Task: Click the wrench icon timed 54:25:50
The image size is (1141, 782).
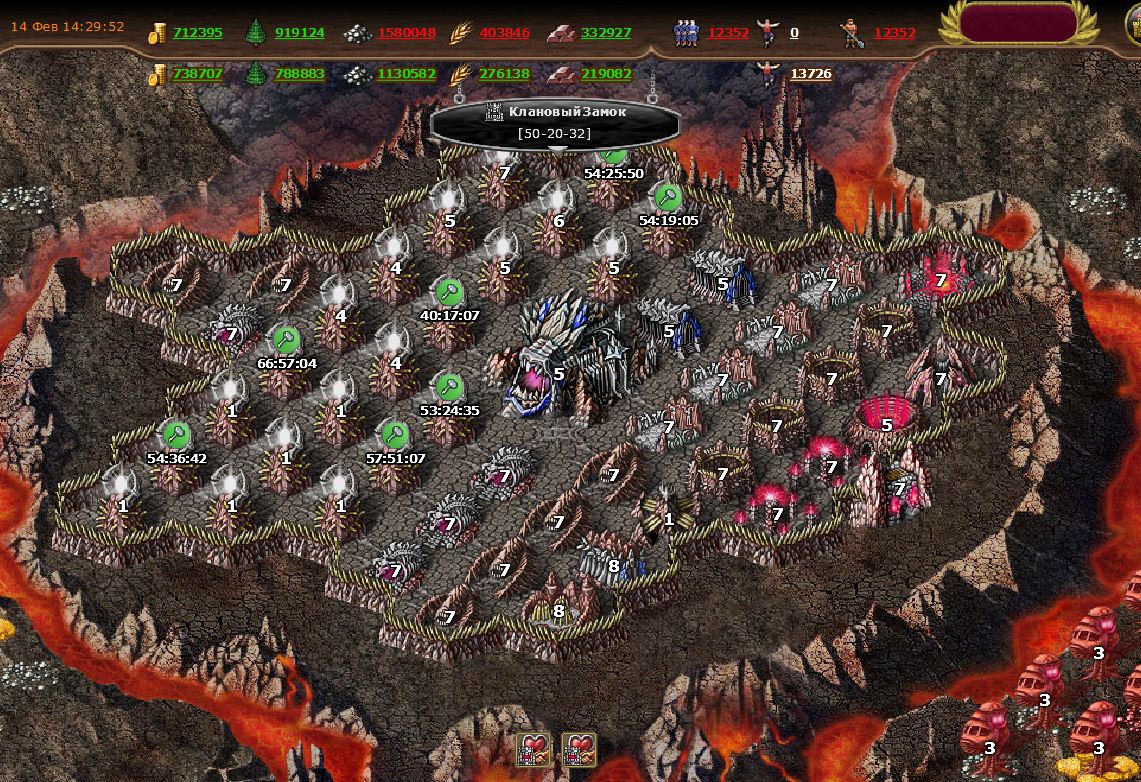Action: (x=613, y=154)
